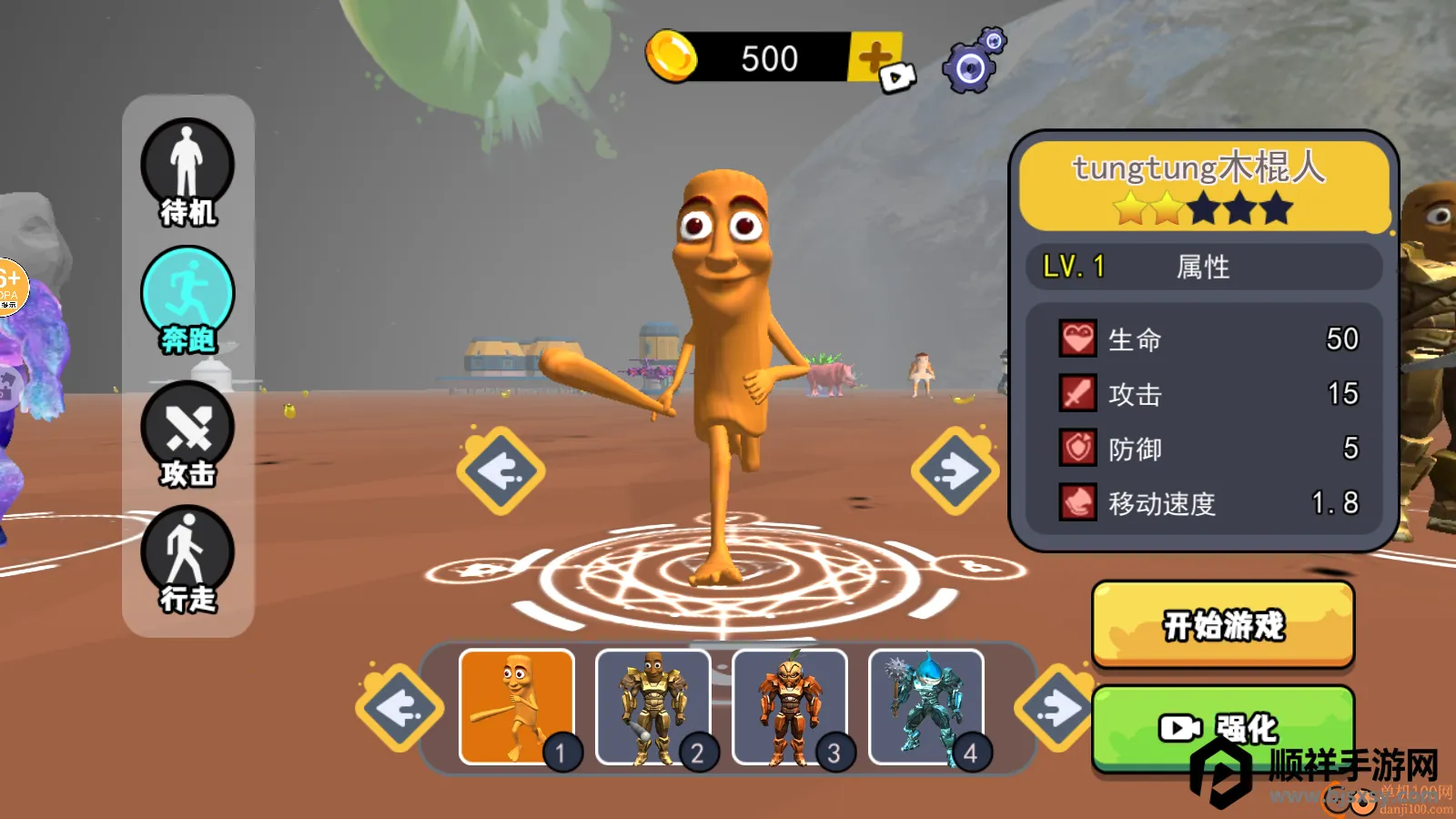The image size is (1456, 819).
Task: Select the 奔跑 running animation
Action: [x=187, y=300]
